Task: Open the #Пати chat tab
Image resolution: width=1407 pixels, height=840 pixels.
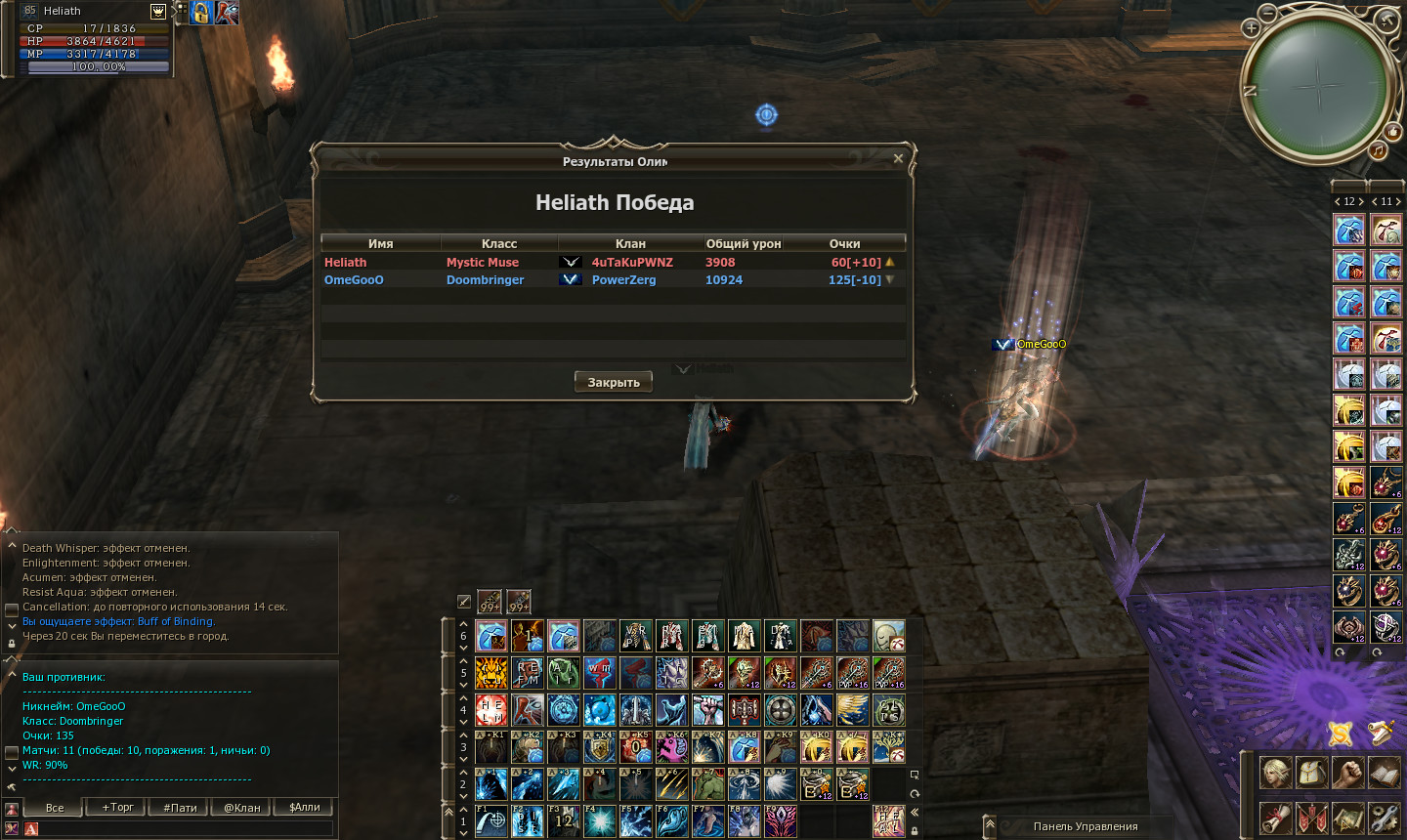Action: pos(180,807)
